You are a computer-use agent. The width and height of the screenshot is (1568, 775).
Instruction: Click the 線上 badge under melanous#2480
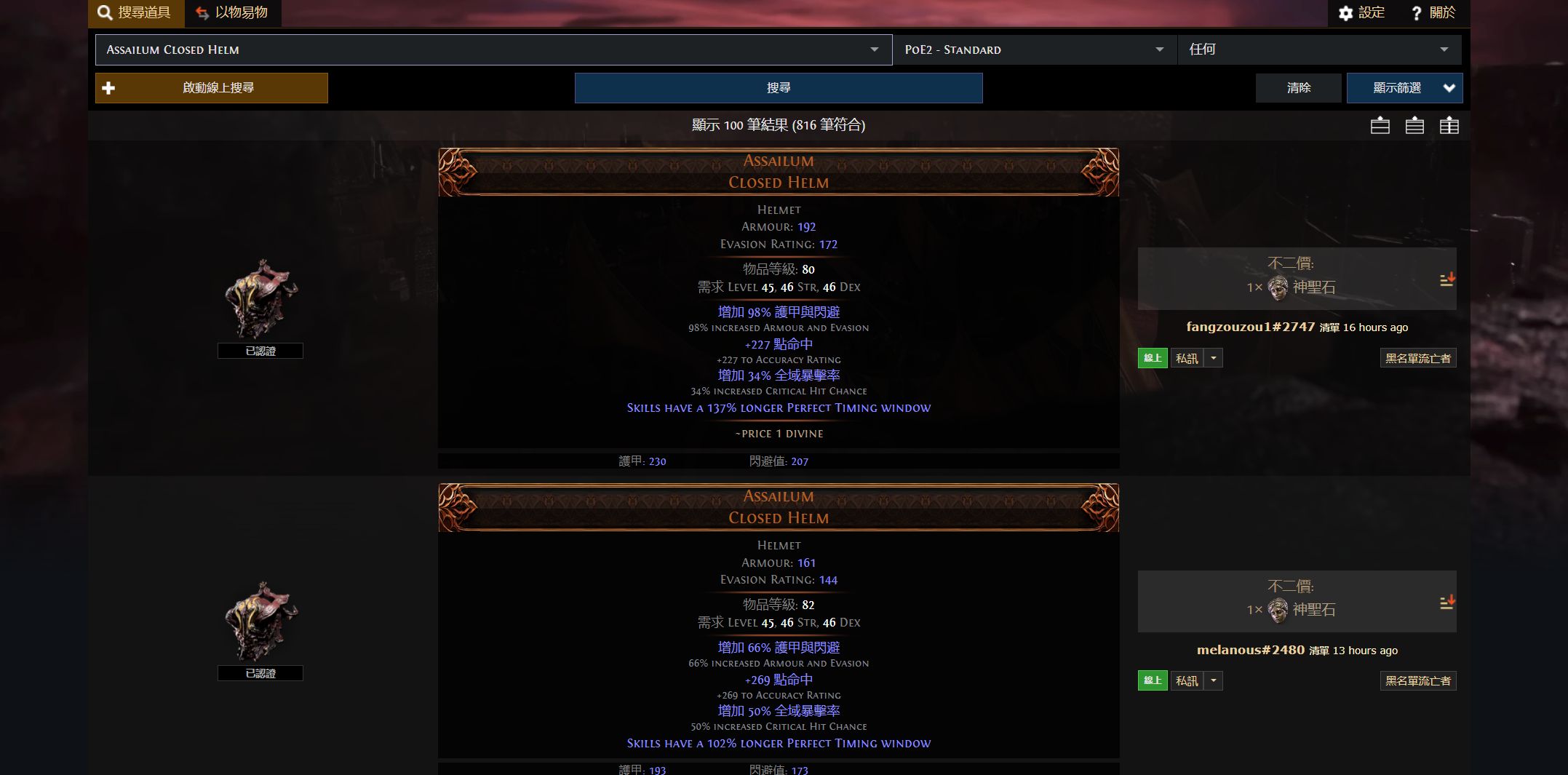[x=1152, y=680]
